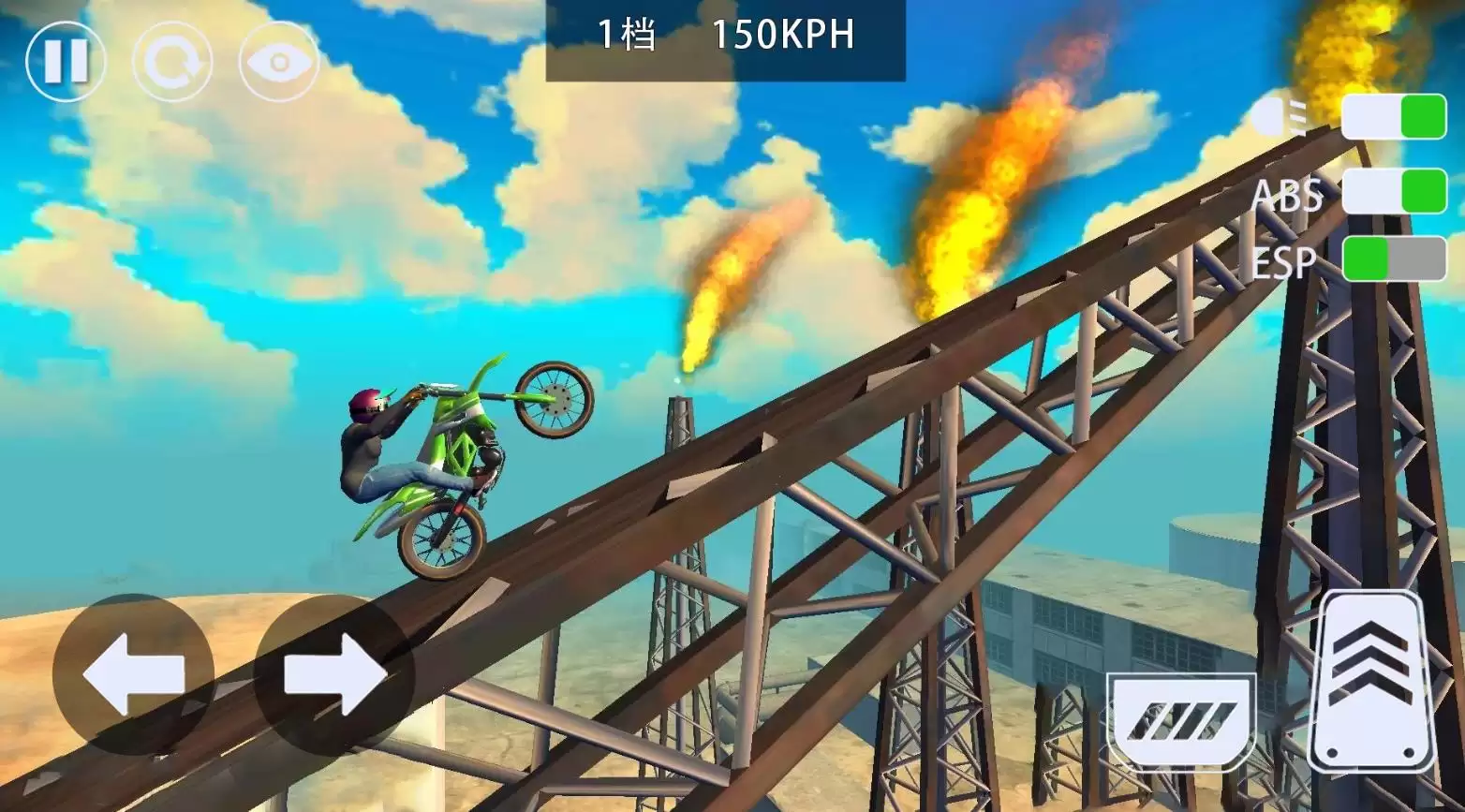The image size is (1465, 812).
Task: Pause the game
Action: 66,62
